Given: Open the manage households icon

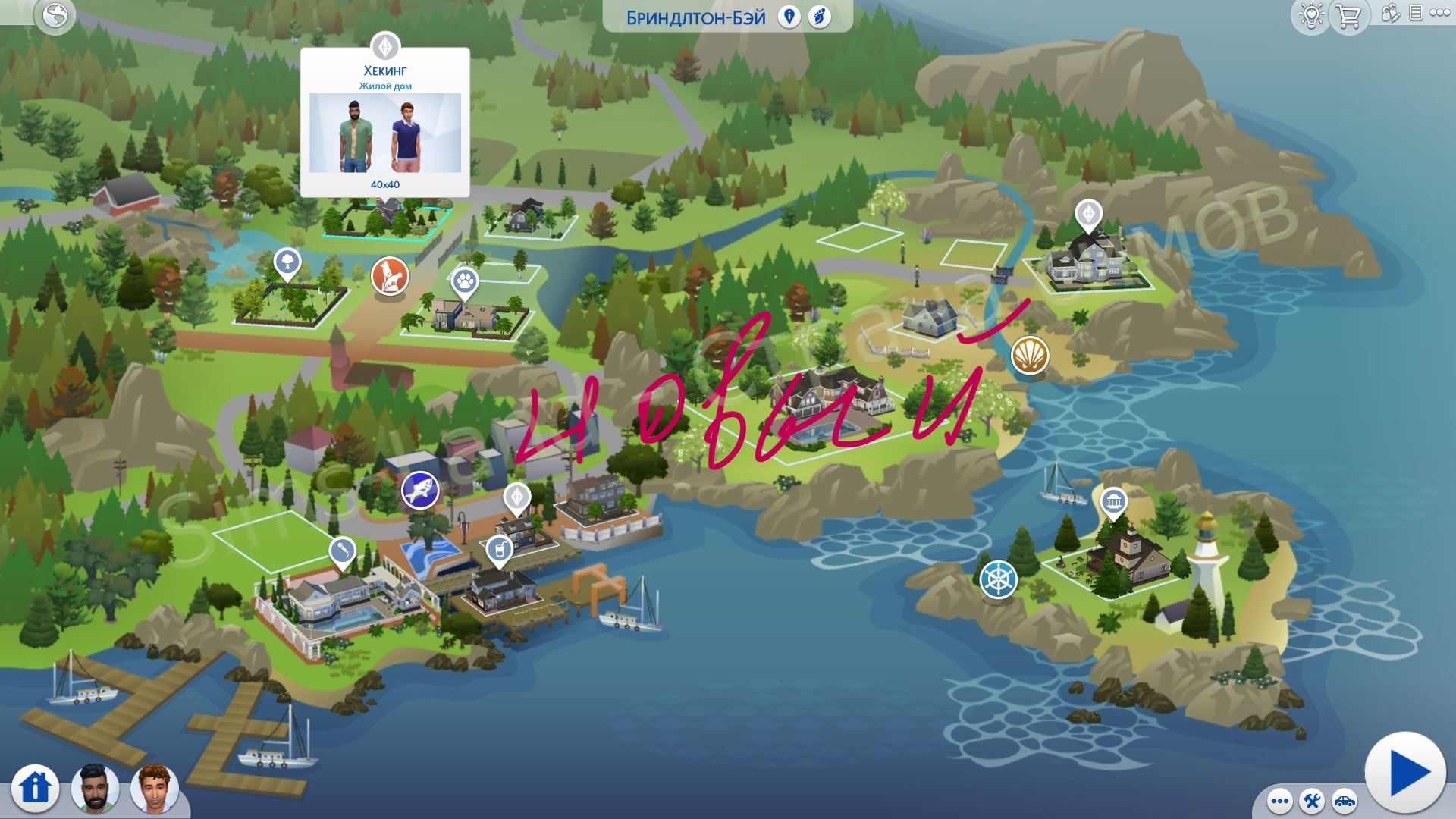Looking at the screenshot, I should 1389,14.
